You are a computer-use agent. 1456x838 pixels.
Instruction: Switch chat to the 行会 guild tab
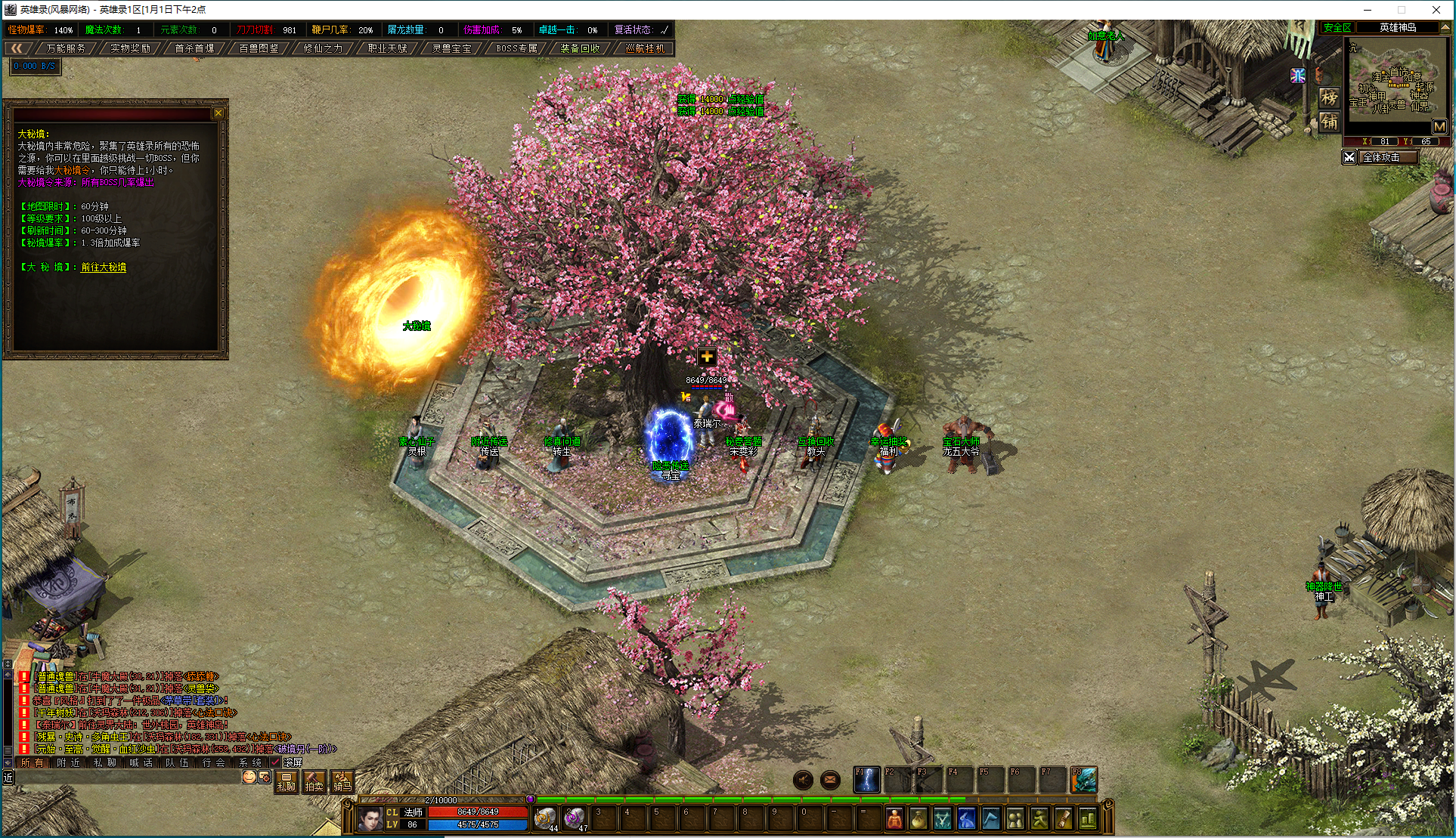click(x=213, y=762)
